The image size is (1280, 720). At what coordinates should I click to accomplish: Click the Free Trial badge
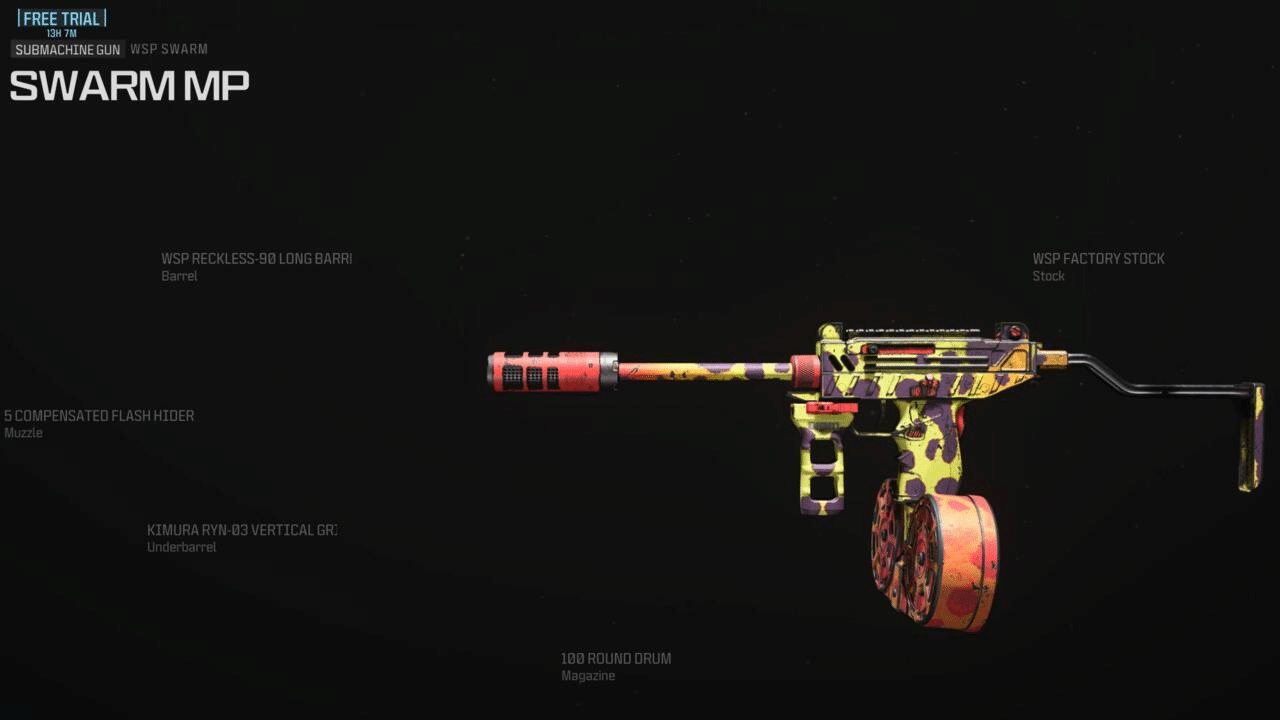(x=60, y=17)
